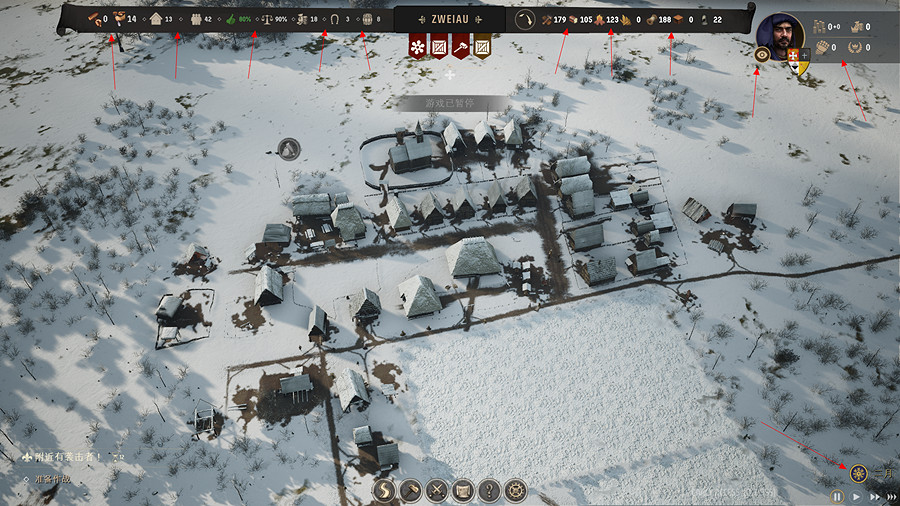Click the crescent icon beside the resource bar
Viewport: 900px width, 506px height.
pos(525,19)
